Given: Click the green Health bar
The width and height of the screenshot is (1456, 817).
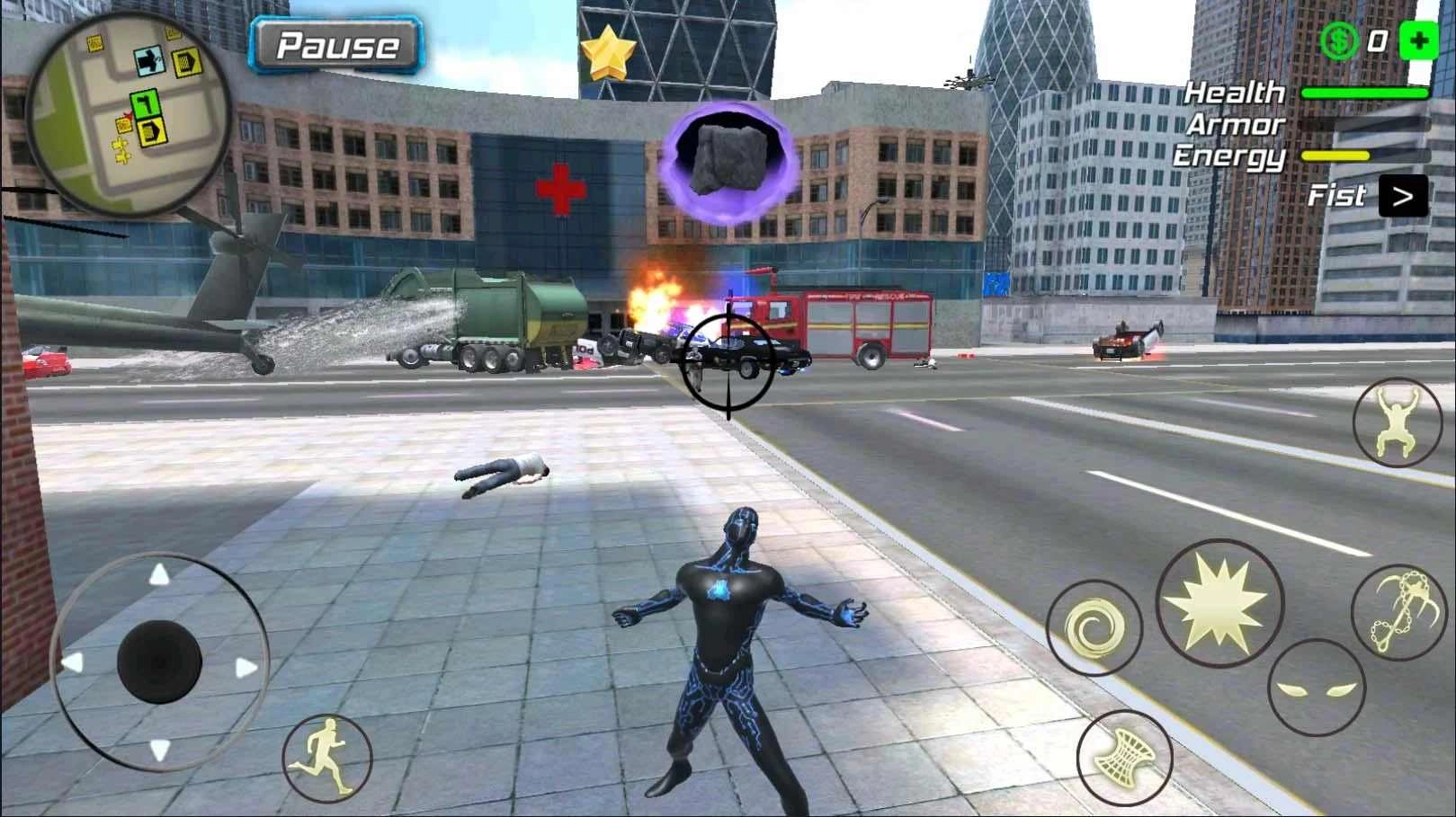Looking at the screenshot, I should tap(1364, 92).
